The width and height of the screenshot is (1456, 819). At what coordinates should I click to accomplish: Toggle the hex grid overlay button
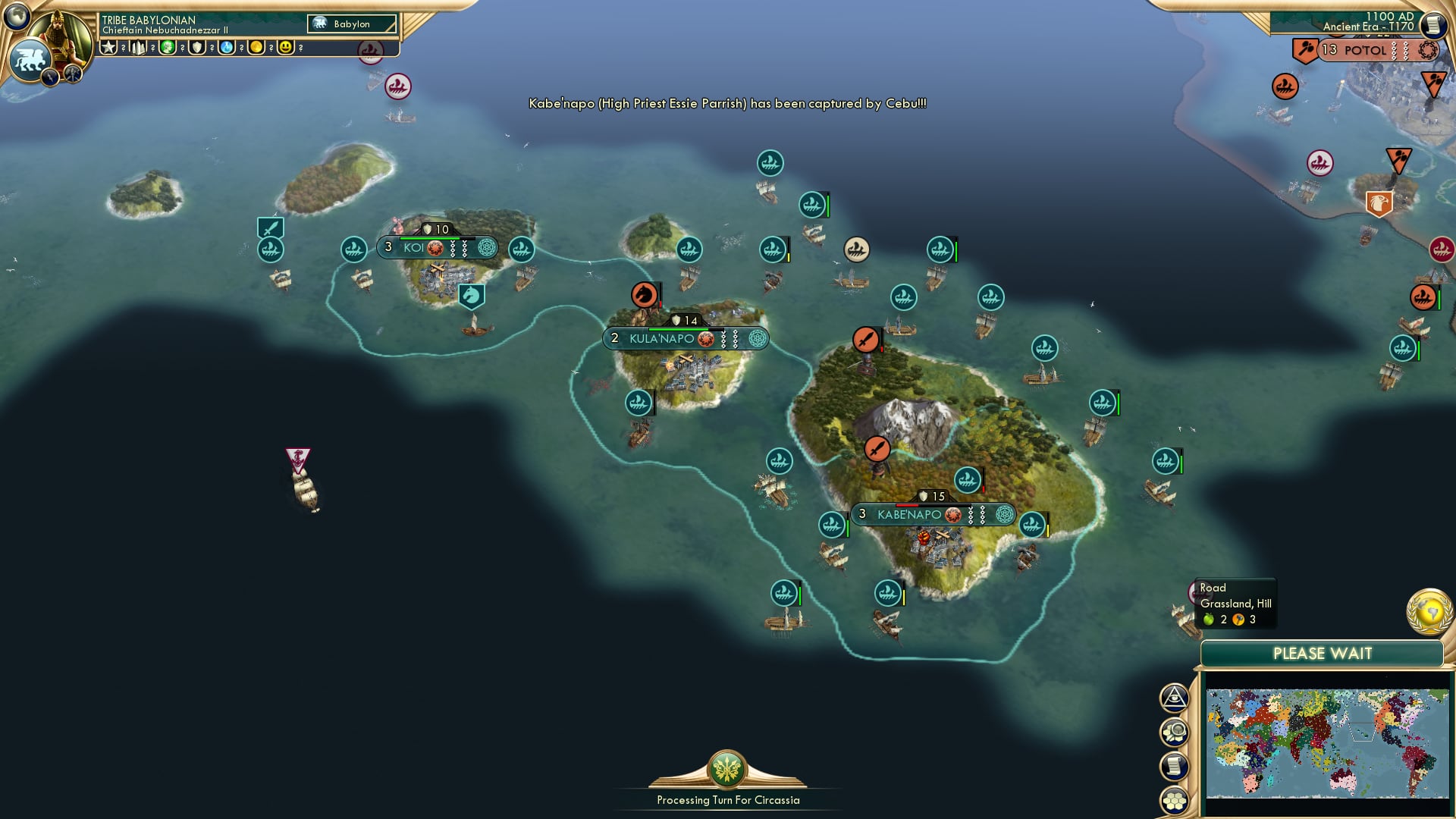point(1174,800)
